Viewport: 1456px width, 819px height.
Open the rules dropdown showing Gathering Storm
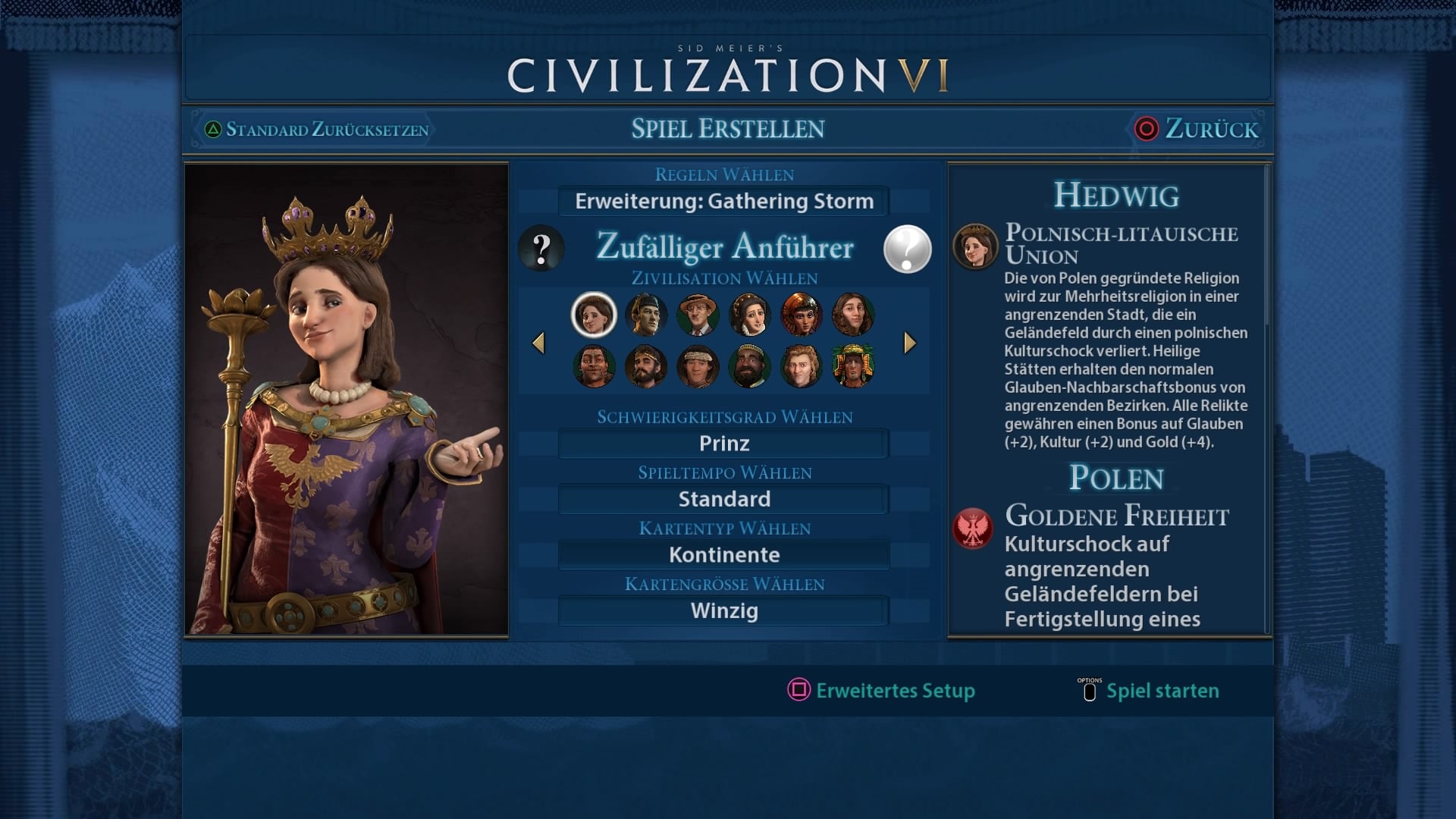coord(723,202)
